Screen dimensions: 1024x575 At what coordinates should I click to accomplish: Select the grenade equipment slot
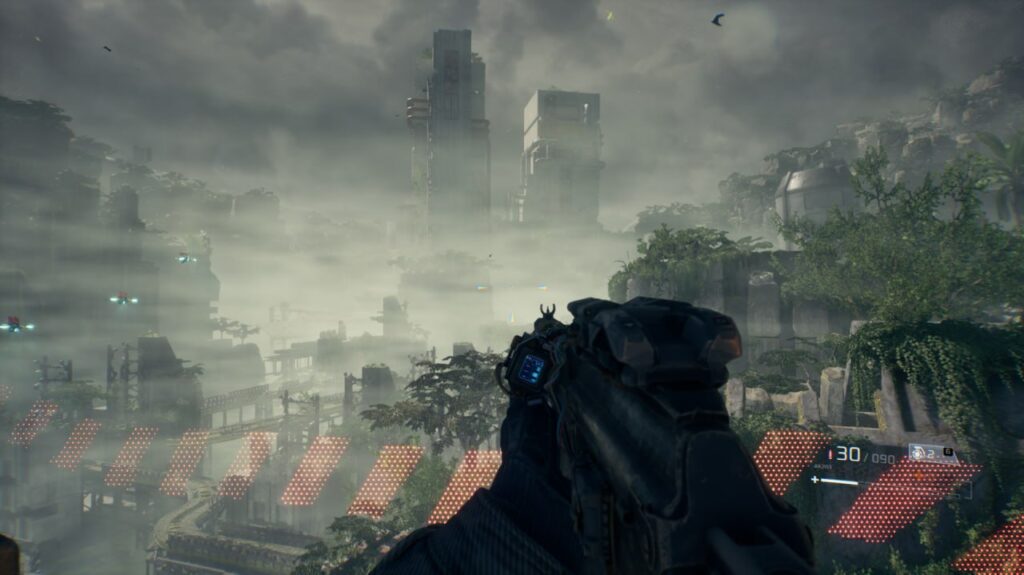(x=924, y=453)
